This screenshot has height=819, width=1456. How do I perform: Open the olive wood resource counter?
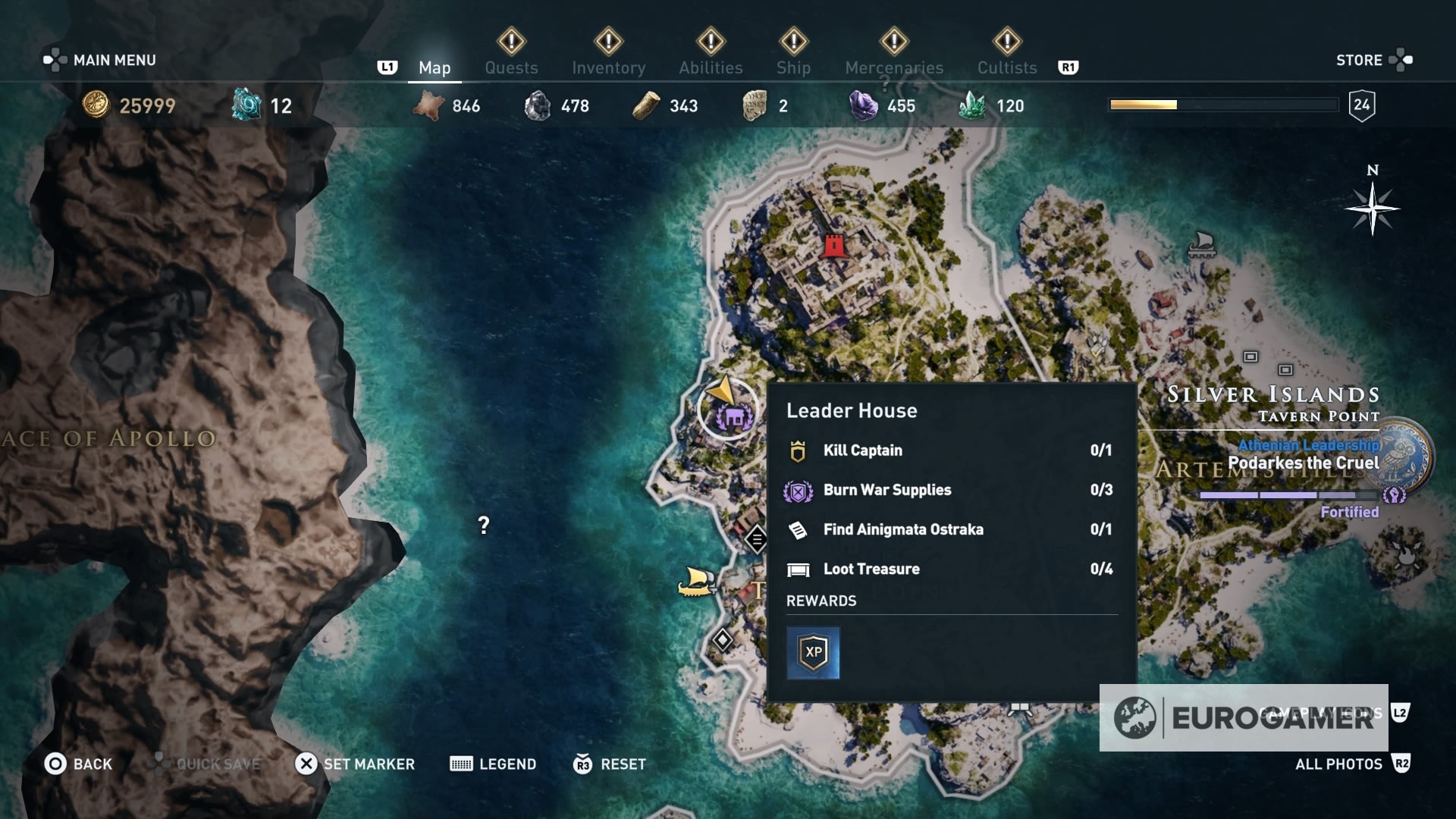[x=645, y=105]
